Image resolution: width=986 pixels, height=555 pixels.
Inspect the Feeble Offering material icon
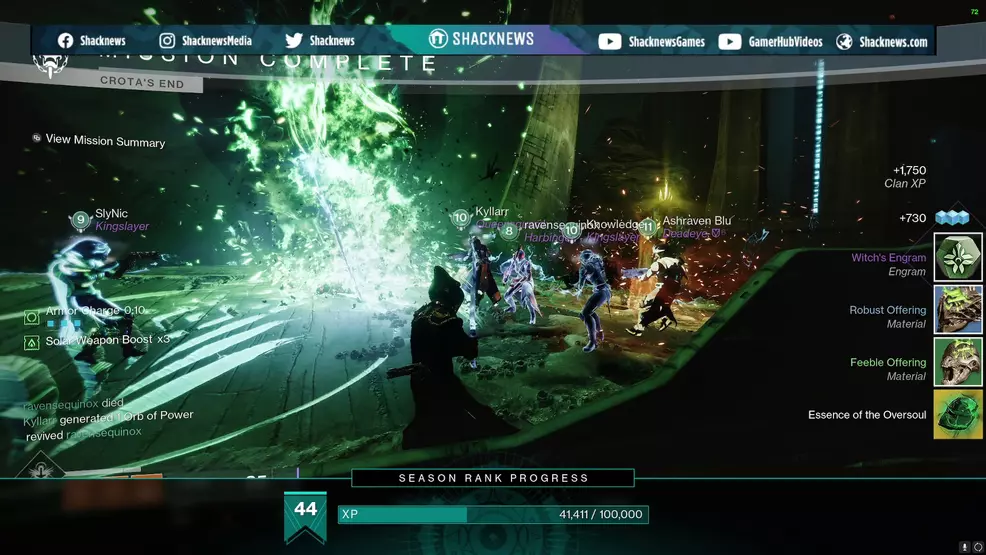(x=958, y=362)
